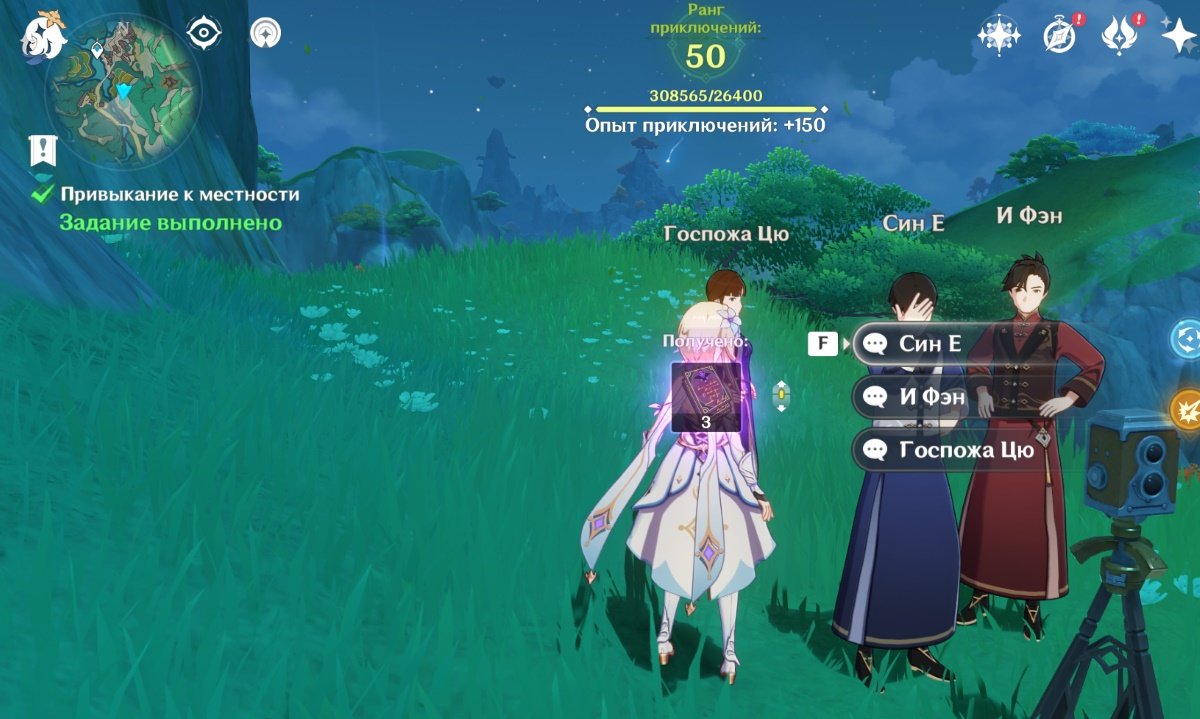Click the eye-shaped elemental sight icon
Image resolution: width=1200 pixels, height=719 pixels.
204,34
